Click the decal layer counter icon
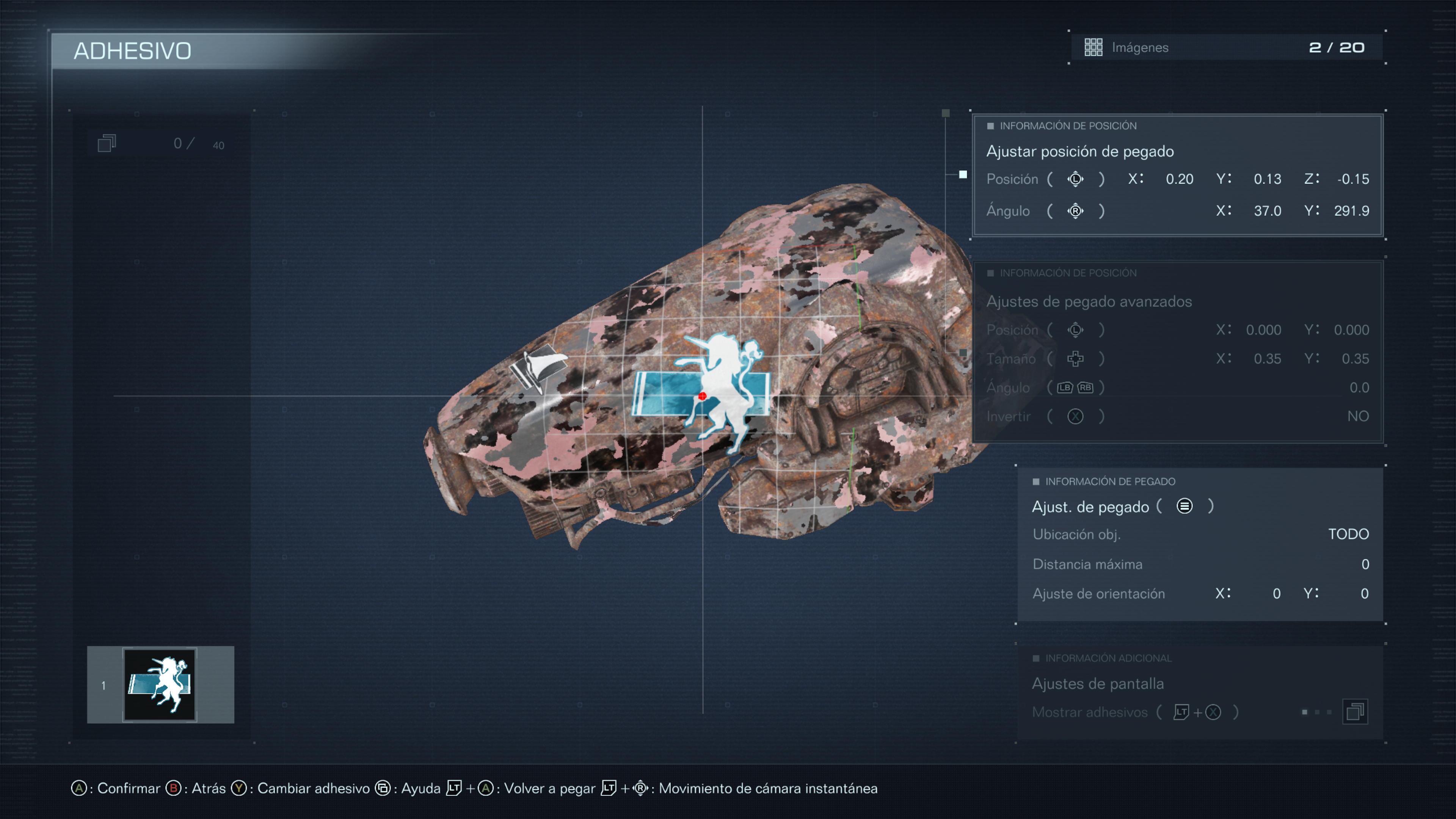Viewport: 1456px width, 819px height. (107, 144)
